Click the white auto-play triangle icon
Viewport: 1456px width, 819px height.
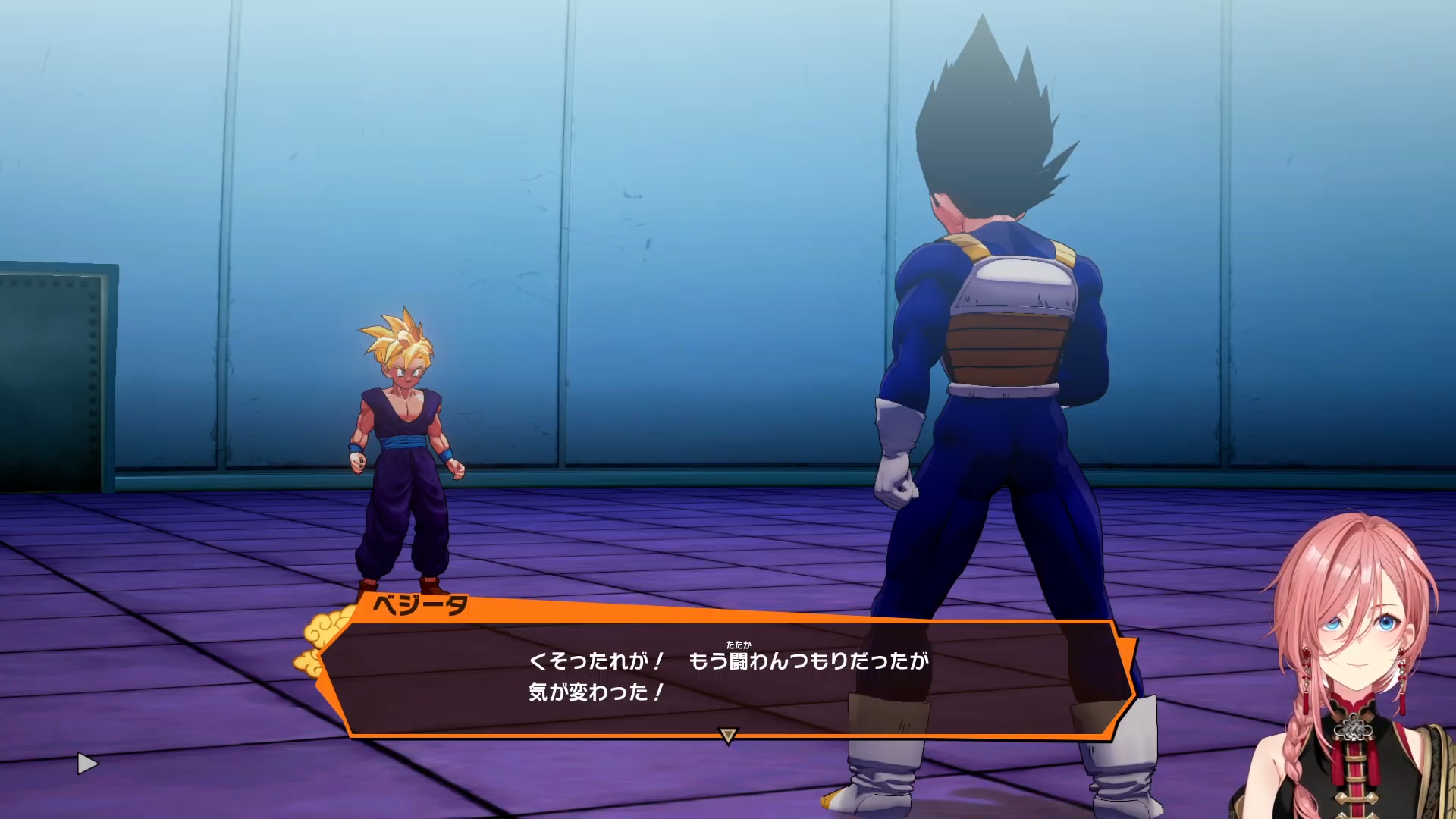point(87,764)
